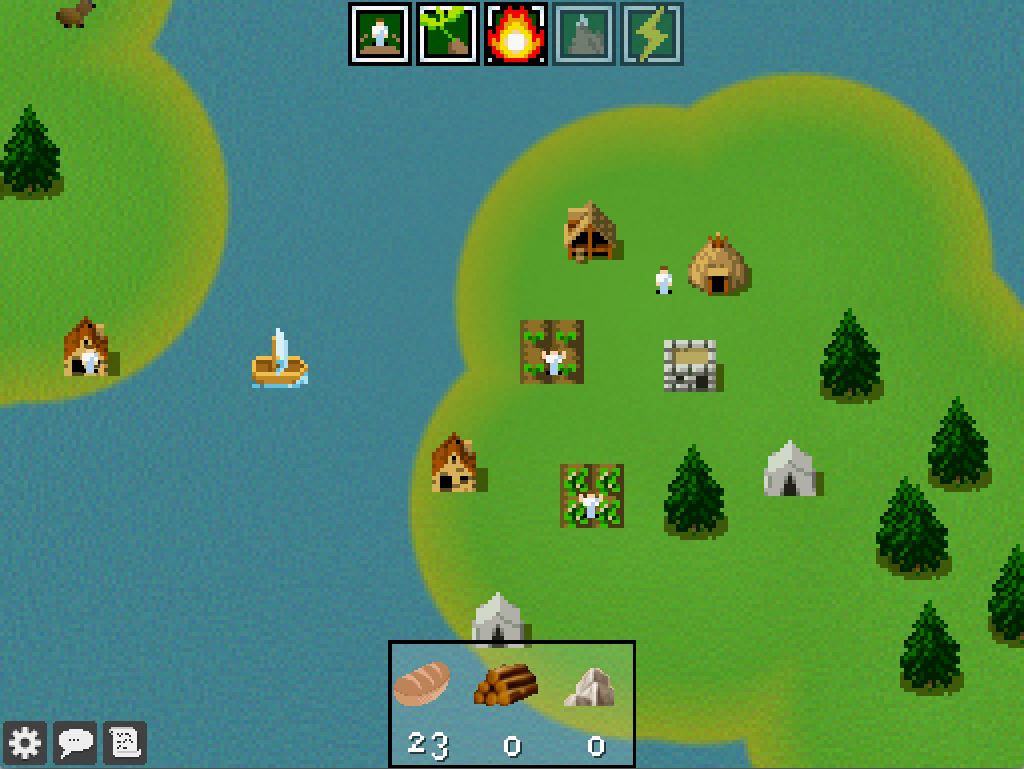Open settings with the gear button
Image resolution: width=1024 pixels, height=769 pixels.
(25, 743)
